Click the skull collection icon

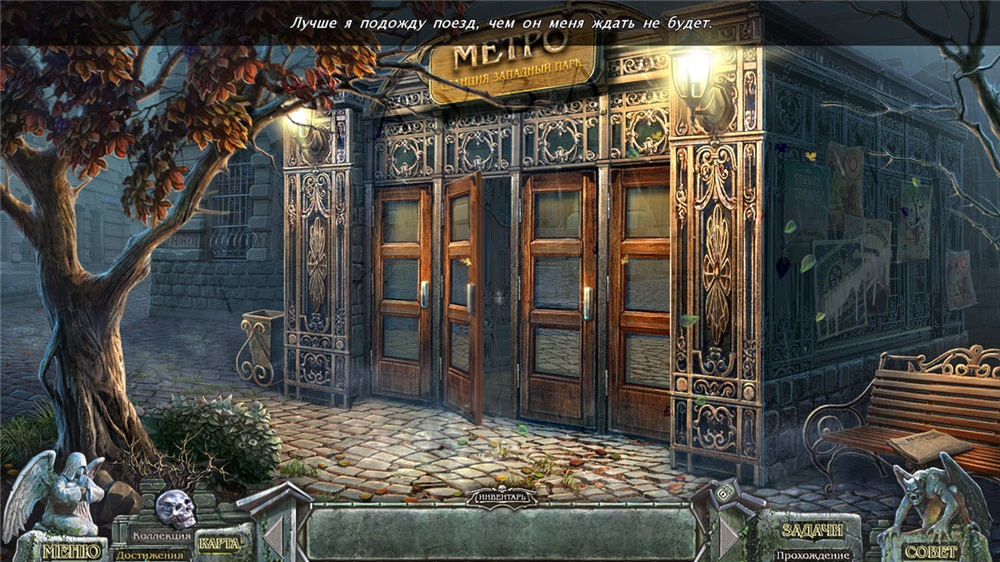click(175, 508)
